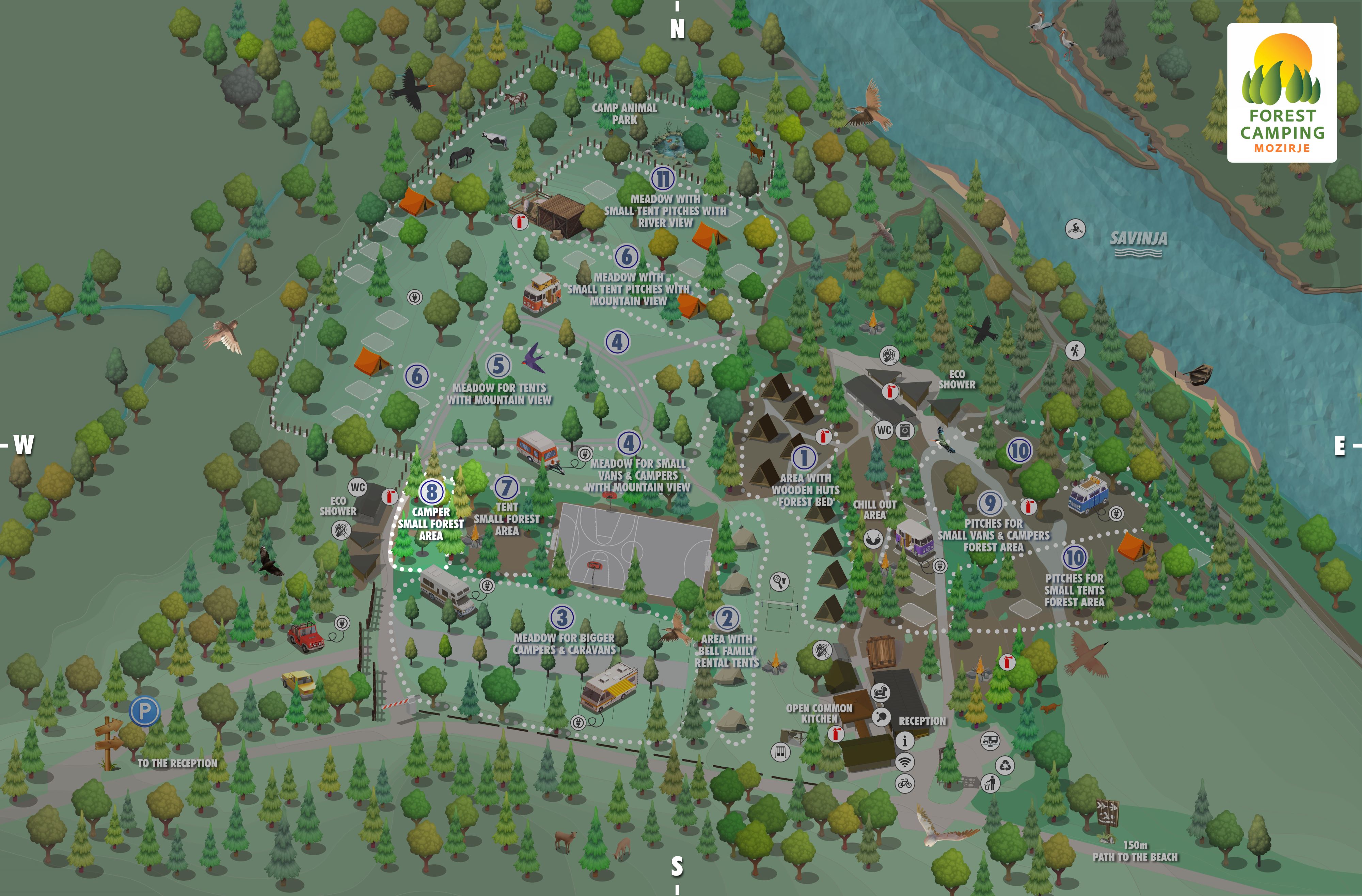
Task: Open marker 3, meadow for bigger campers
Action: [x=562, y=617]
